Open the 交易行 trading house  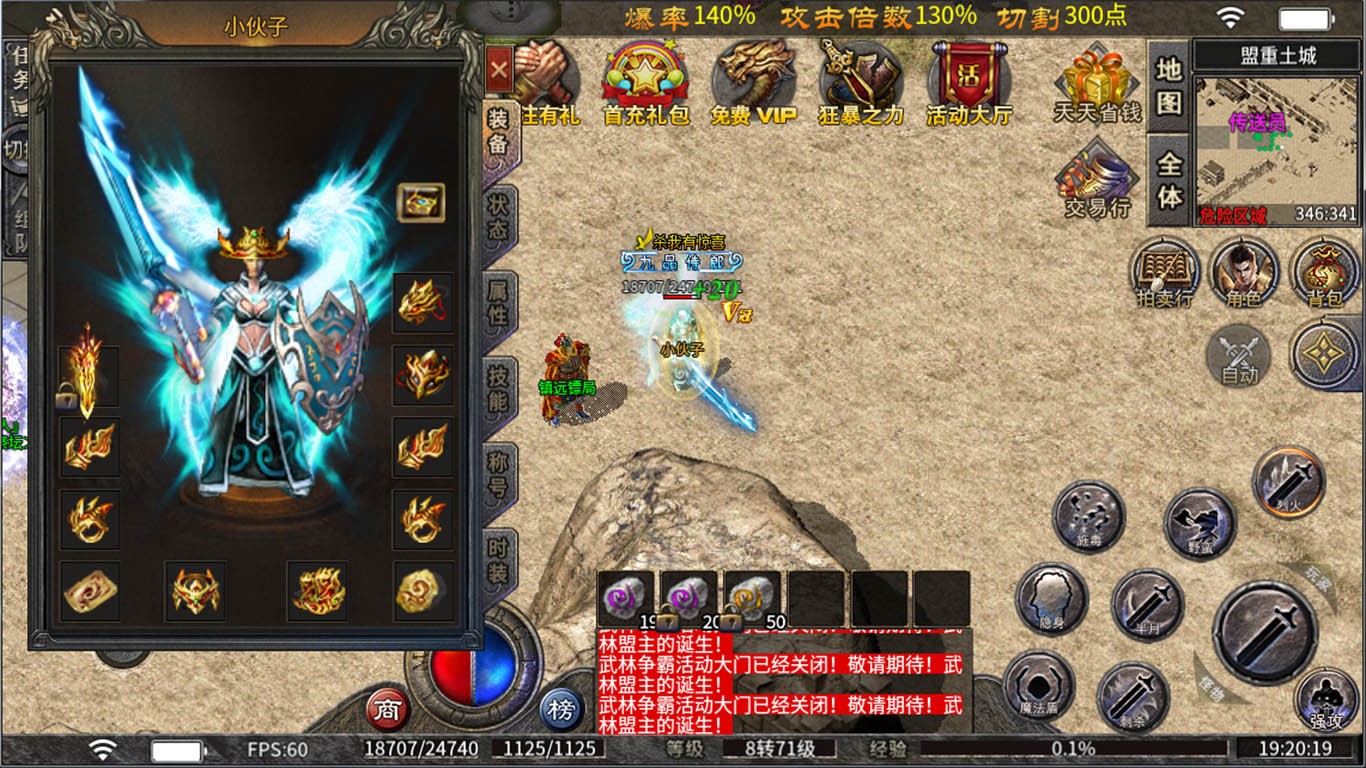1096,180
